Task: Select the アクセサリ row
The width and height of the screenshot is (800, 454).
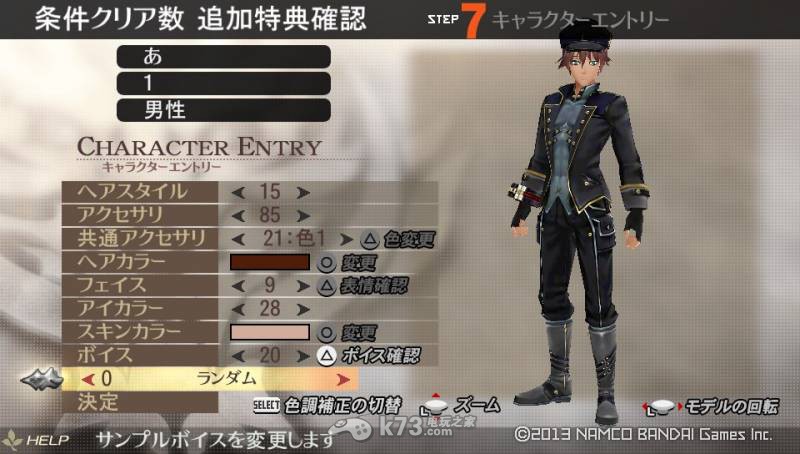Action: (x=138, y=214)
